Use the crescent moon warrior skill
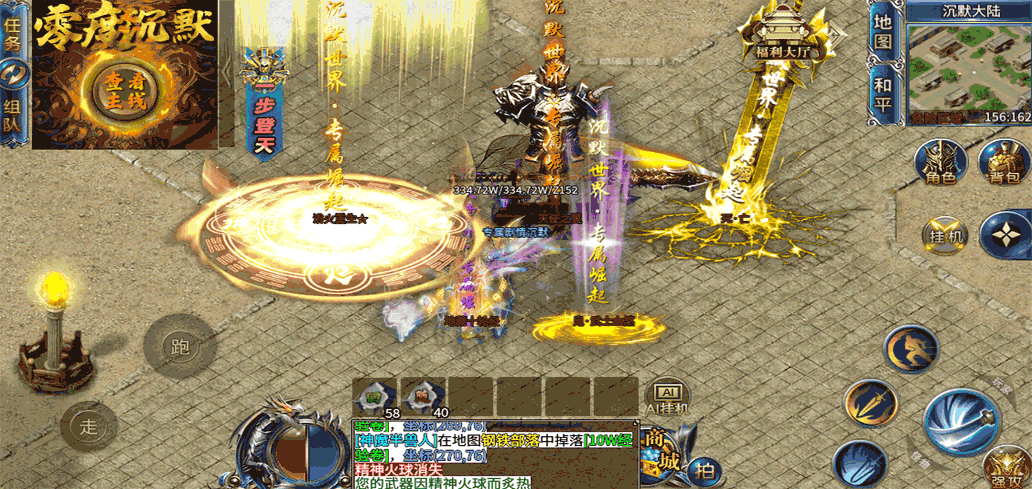Screen dimensions: 1032x489 [x=910, y=348]
